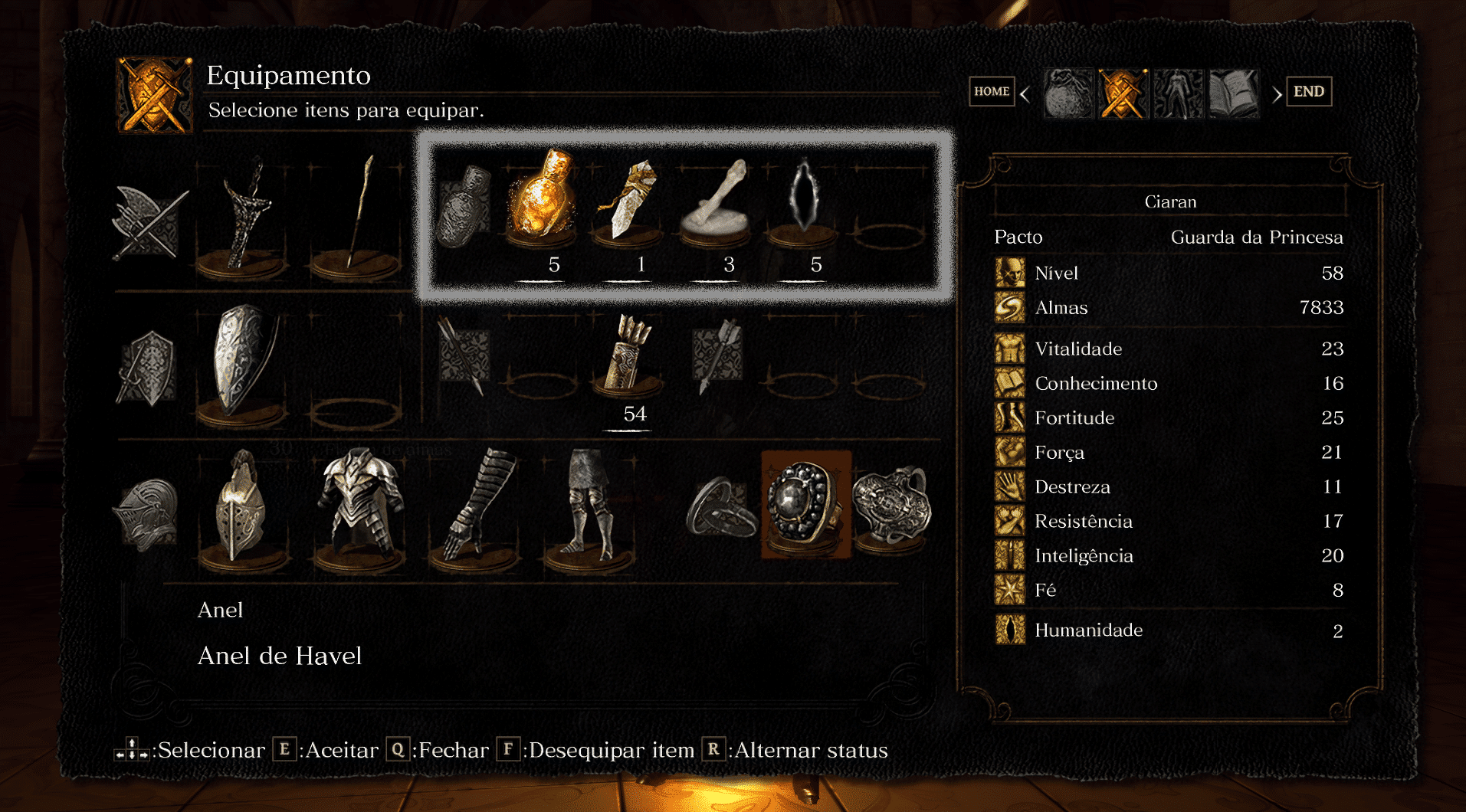Select the equipped quiver with 54 arrows
This screenshot has width=1466, height=812.
tap(628, 360)
